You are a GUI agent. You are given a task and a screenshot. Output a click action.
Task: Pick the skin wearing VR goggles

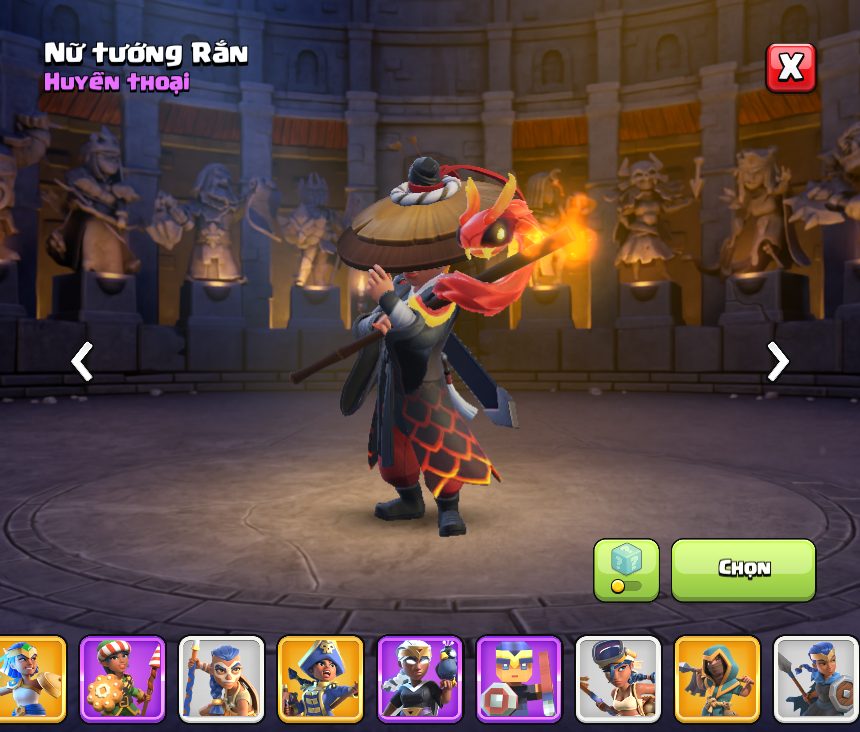(x=617, y=679)
